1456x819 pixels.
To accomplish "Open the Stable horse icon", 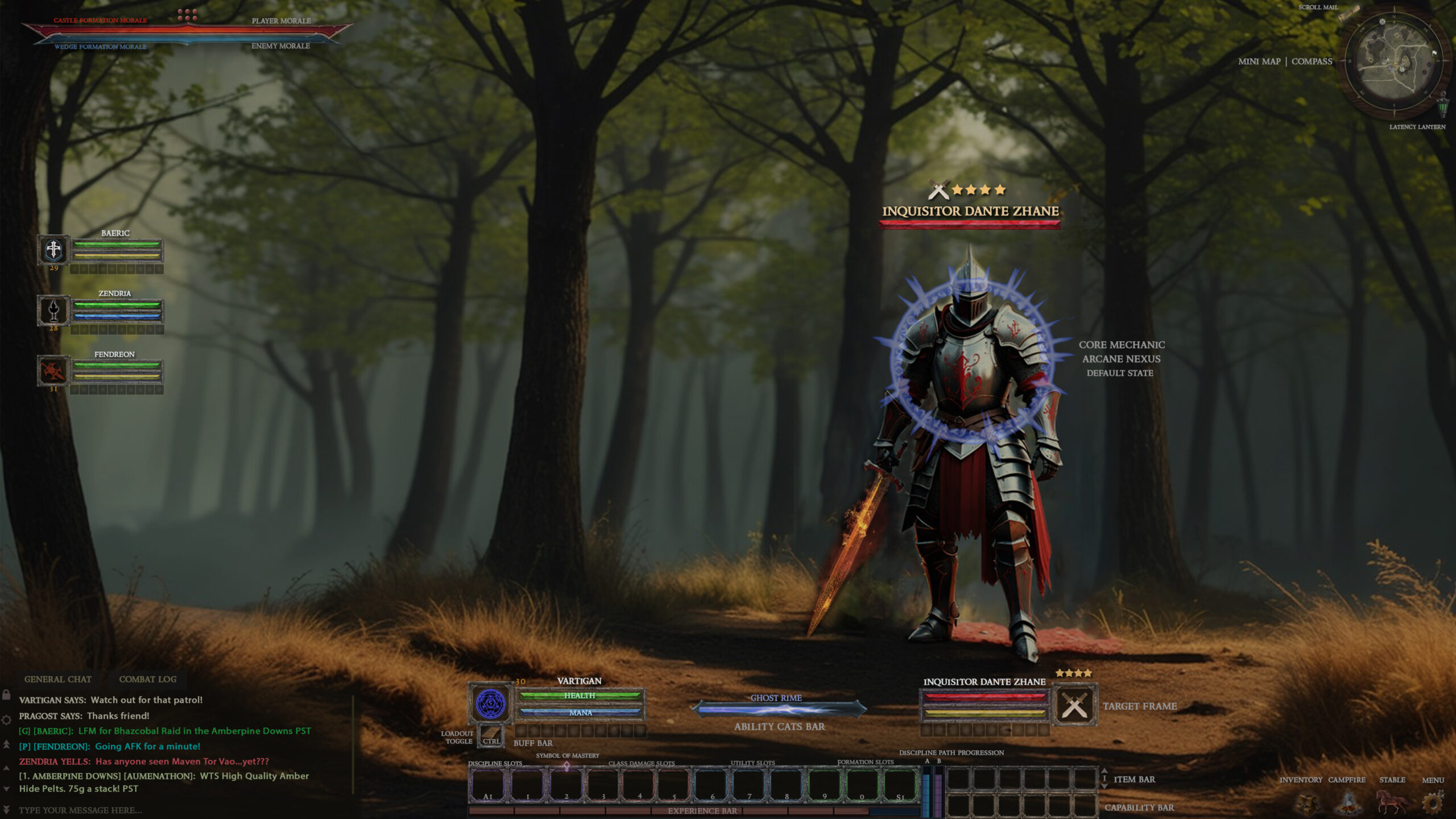I will pos(1391,802).
